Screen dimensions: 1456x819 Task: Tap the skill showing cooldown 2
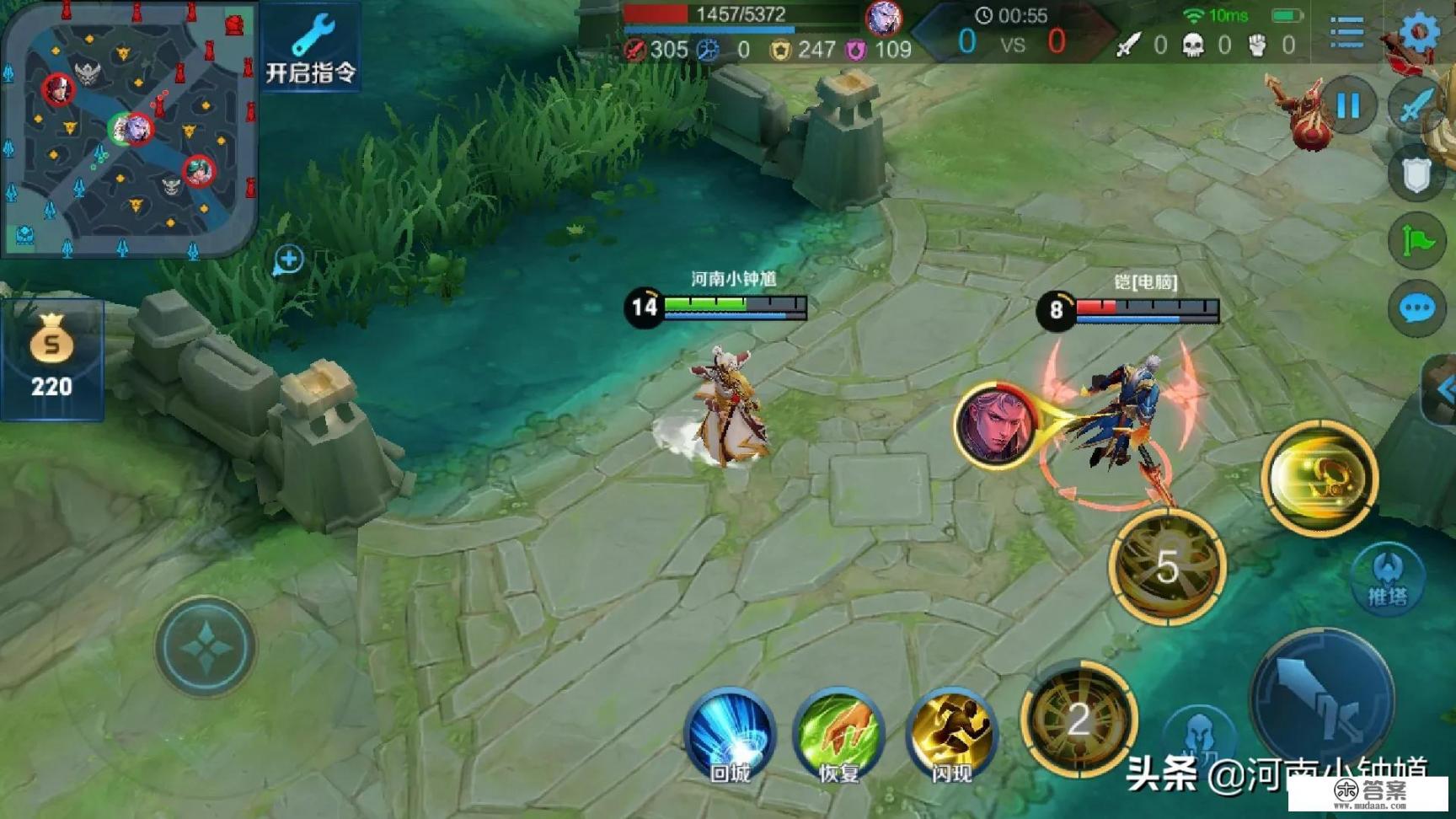click(x=1079, y=720)
